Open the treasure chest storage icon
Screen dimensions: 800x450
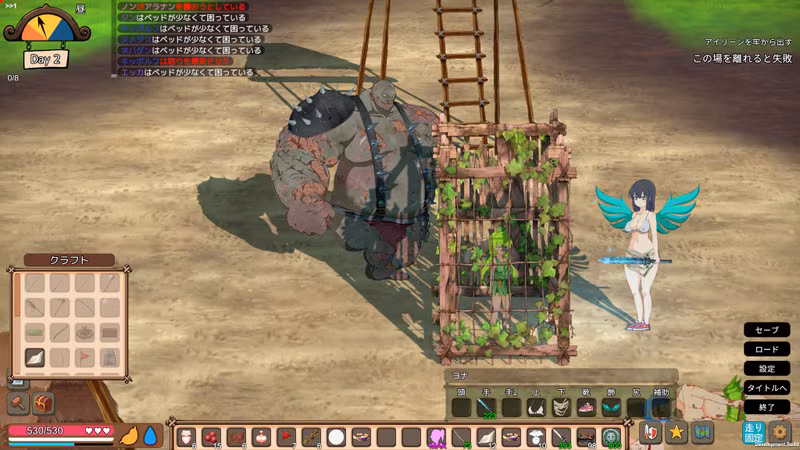click(42, 403)
